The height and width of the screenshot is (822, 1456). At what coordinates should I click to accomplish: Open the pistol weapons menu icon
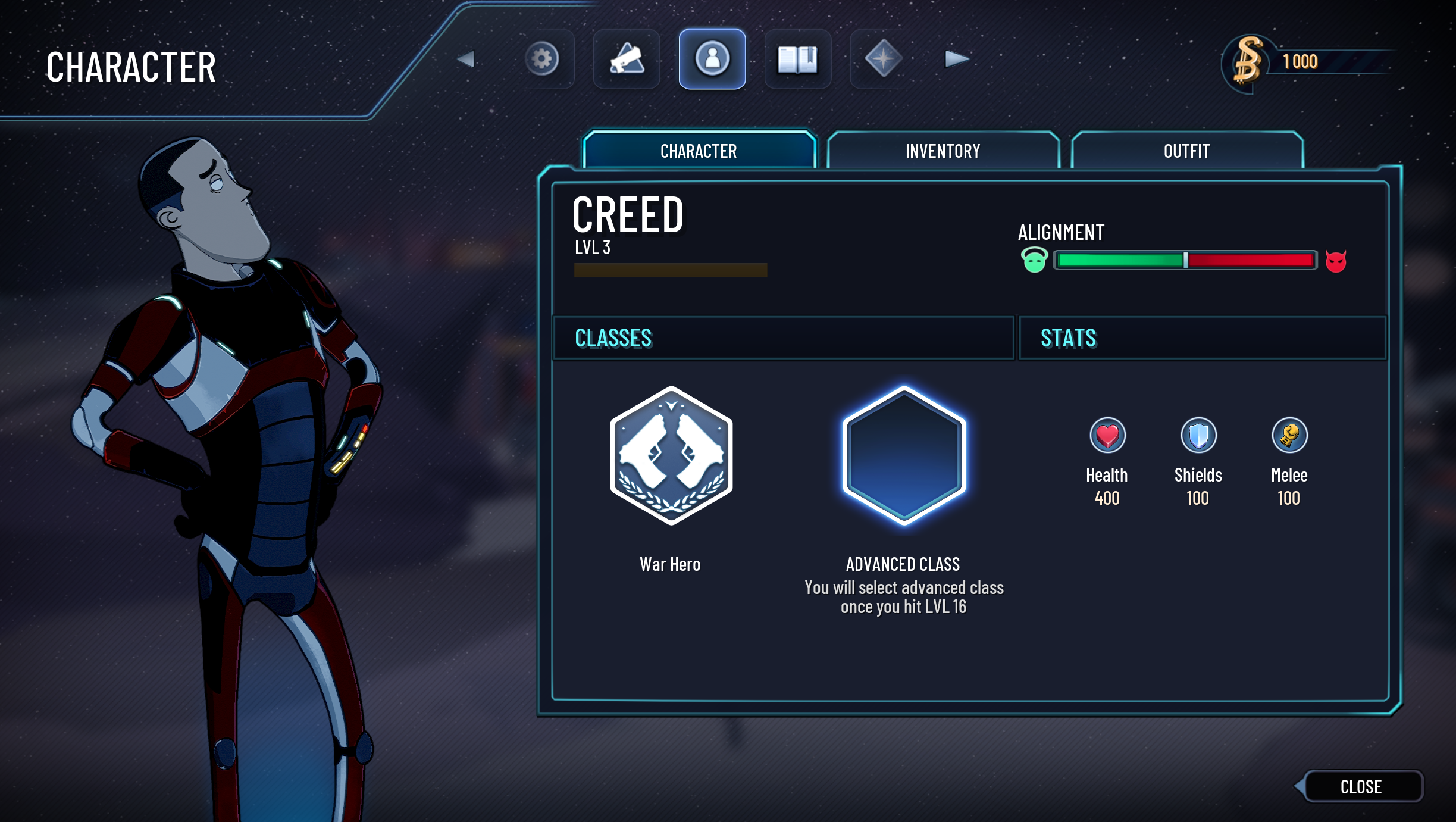[627, 59]
